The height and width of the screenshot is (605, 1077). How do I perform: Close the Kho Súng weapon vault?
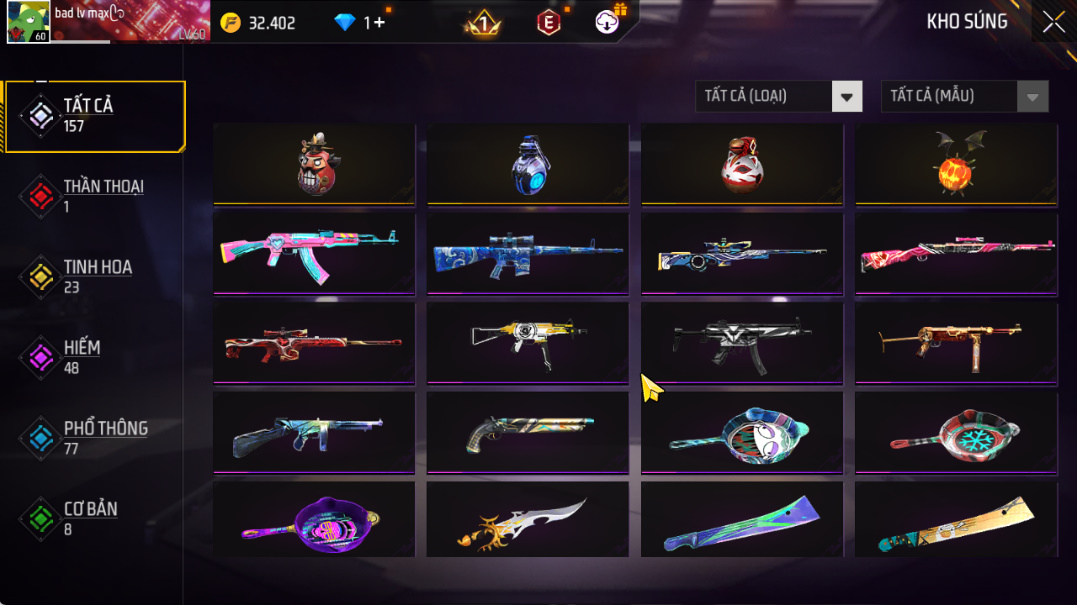[1053, 22]
